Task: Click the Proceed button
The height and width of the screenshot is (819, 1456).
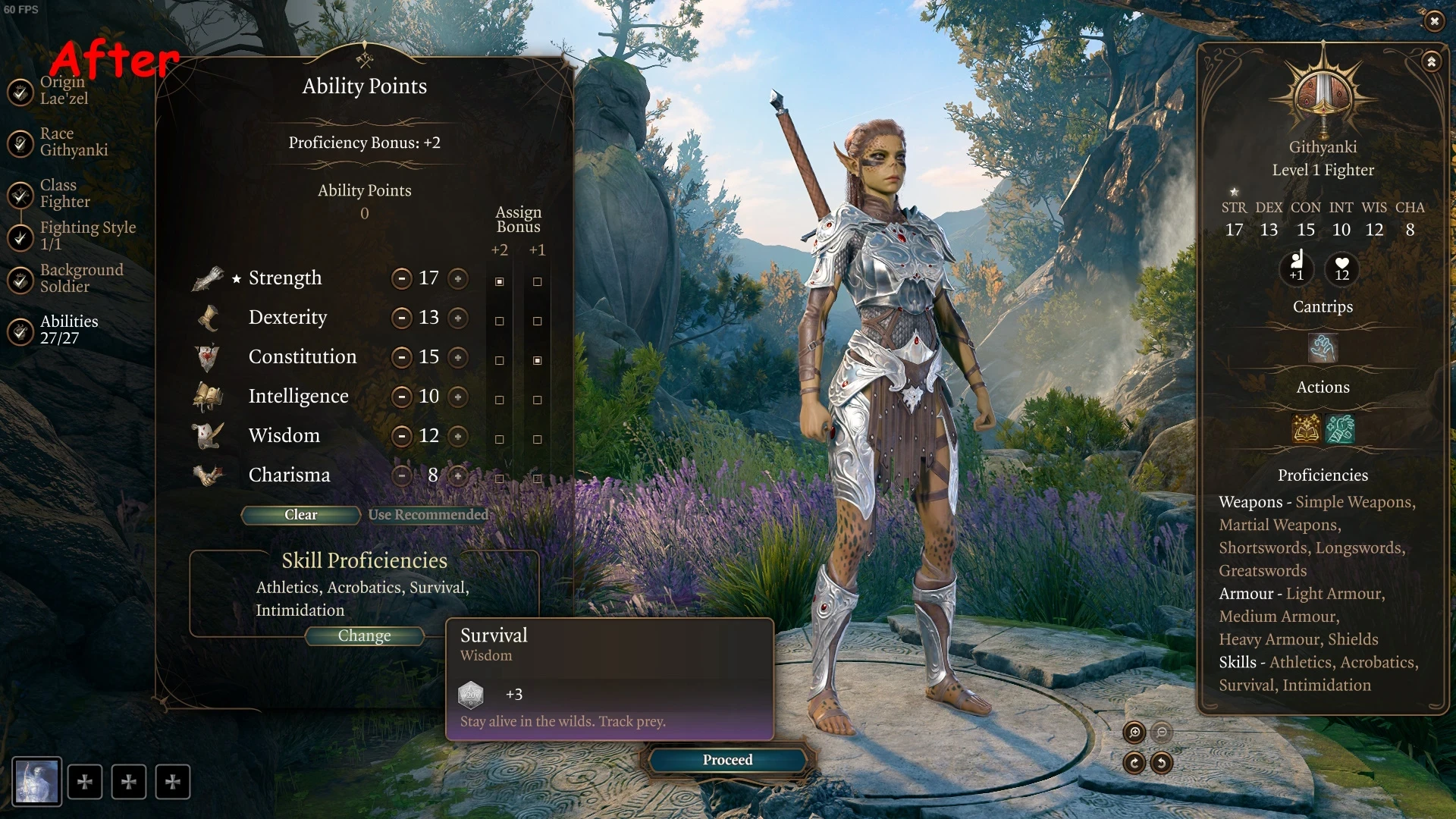Action: pyautogui.click(x=727, y=760)
